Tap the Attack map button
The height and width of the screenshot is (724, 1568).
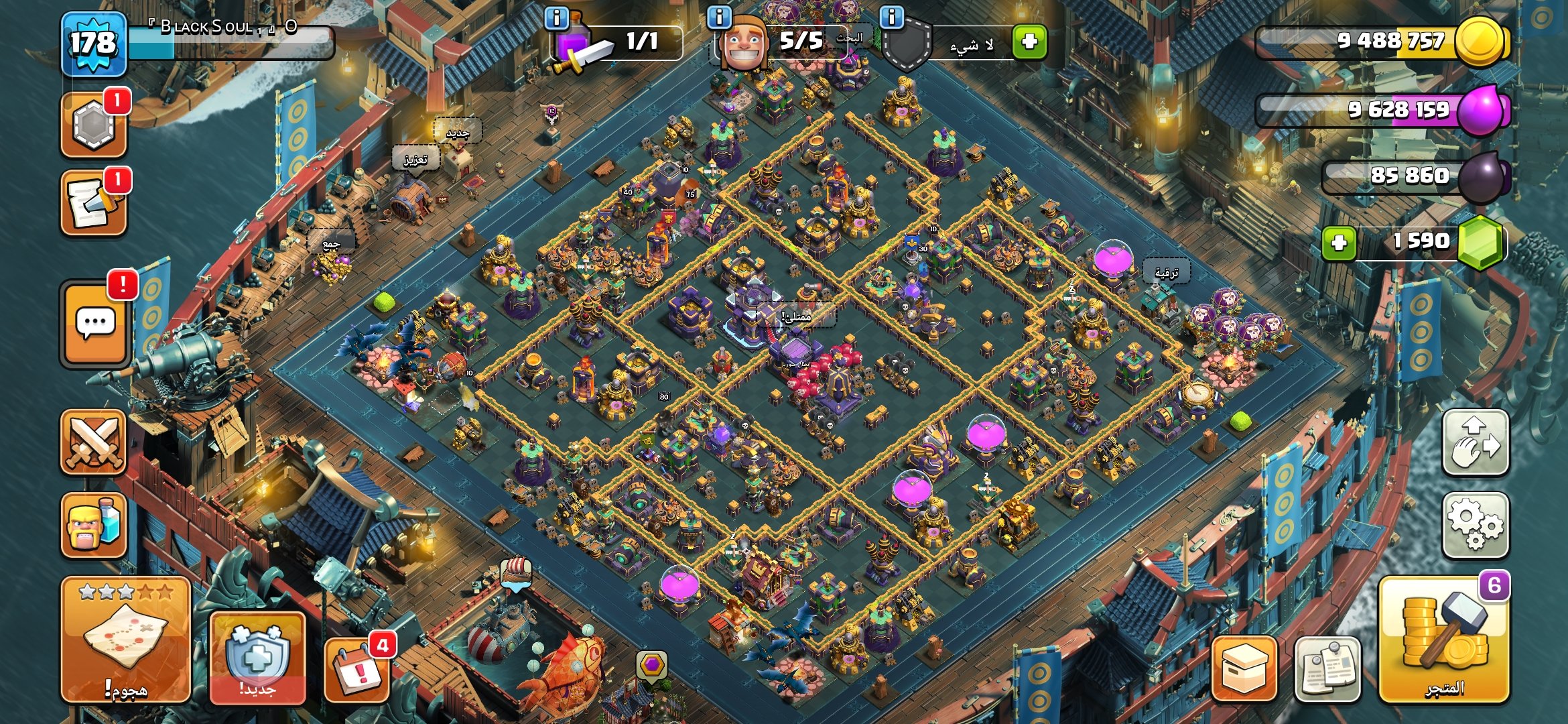pyautogui.click(x=126, y=640)
